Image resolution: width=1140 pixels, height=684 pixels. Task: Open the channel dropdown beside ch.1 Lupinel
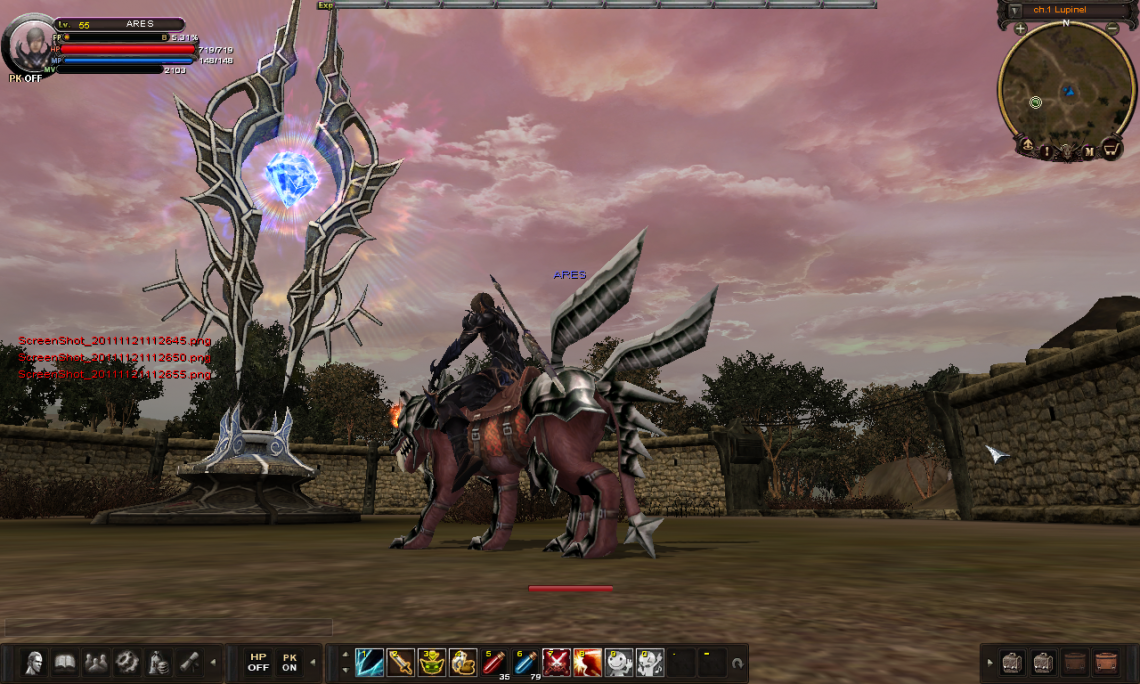coord(1015,10)
